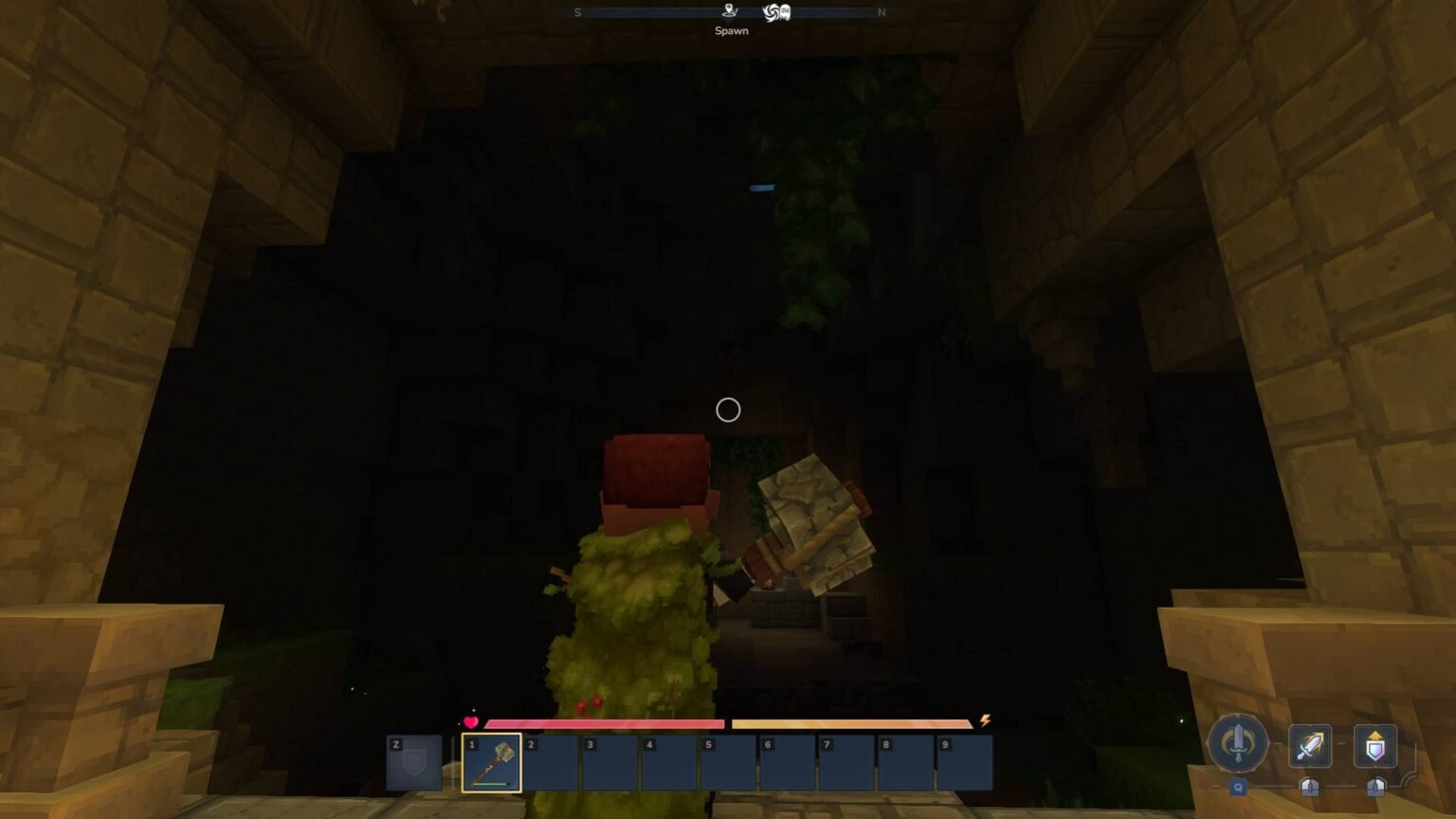
Task: Click the shield icon in the Z offhand slot
Action: coord(414,761)
